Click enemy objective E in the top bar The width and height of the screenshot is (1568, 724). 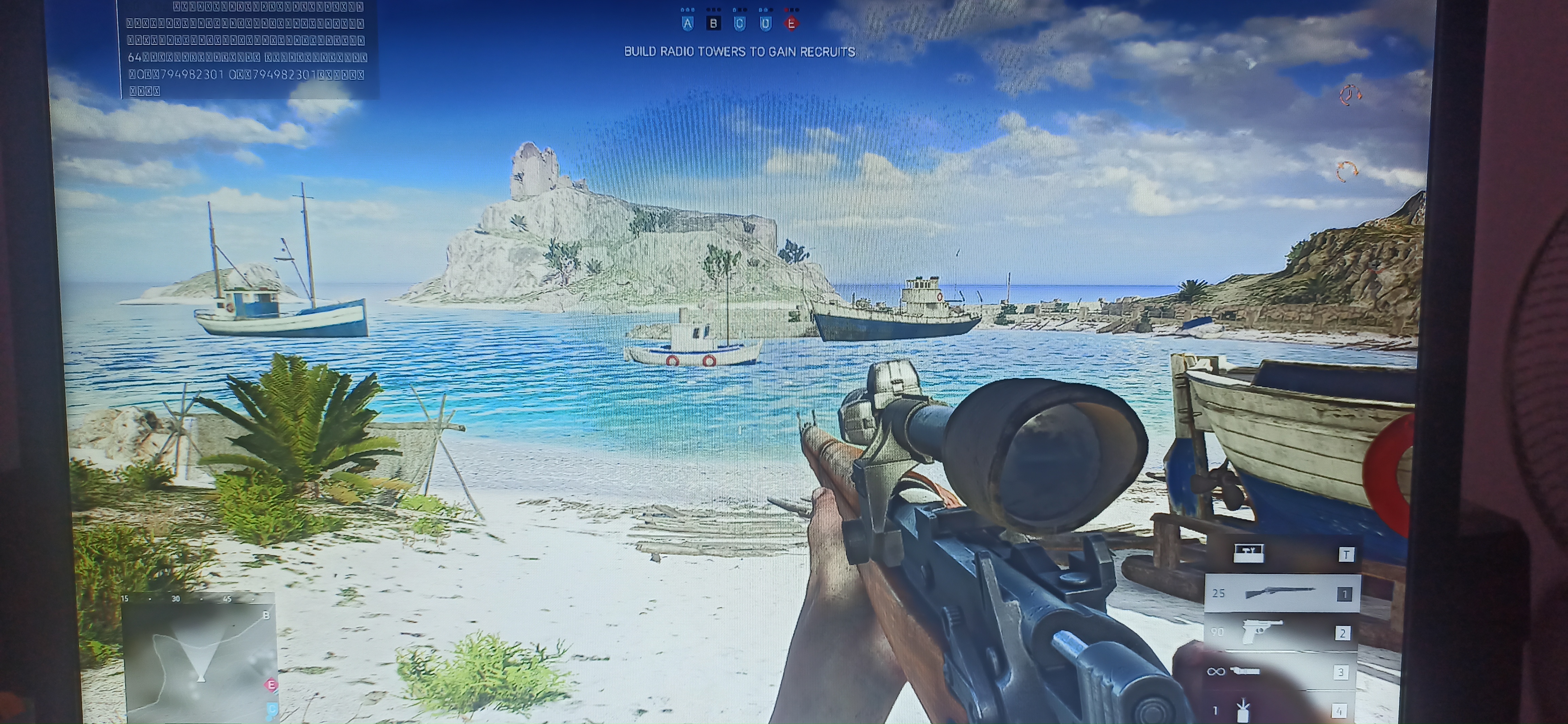[791, 24]
